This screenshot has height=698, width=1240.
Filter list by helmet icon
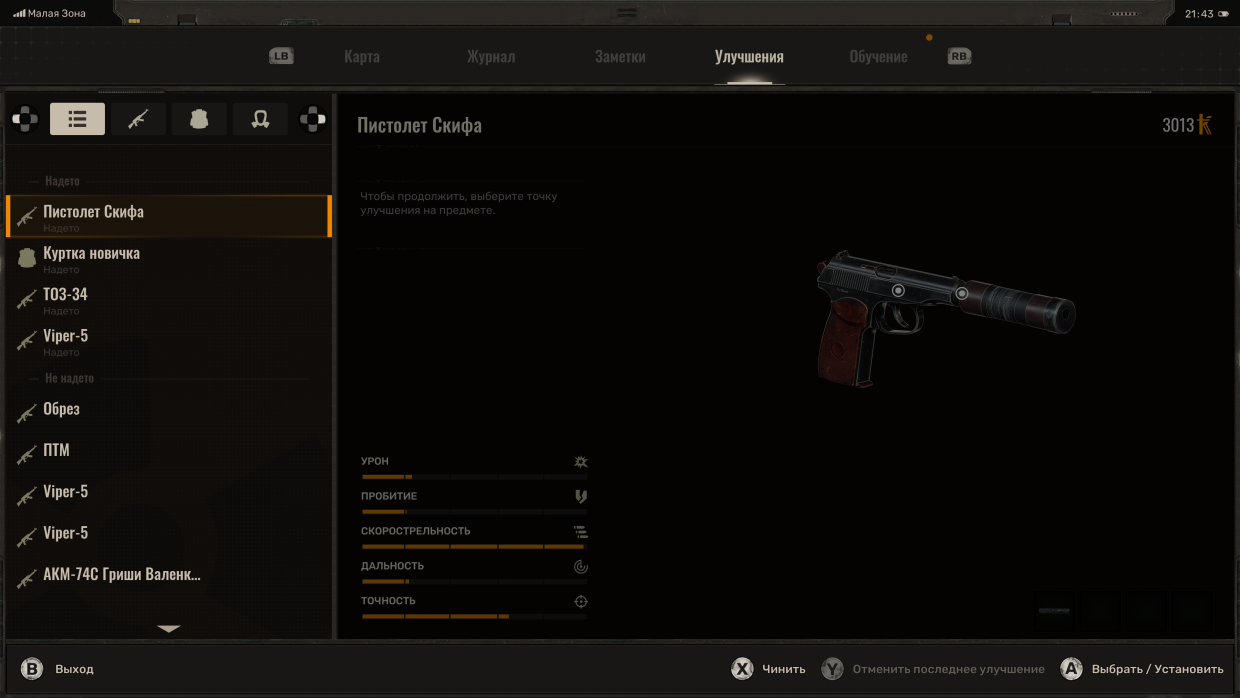point(260,119)
